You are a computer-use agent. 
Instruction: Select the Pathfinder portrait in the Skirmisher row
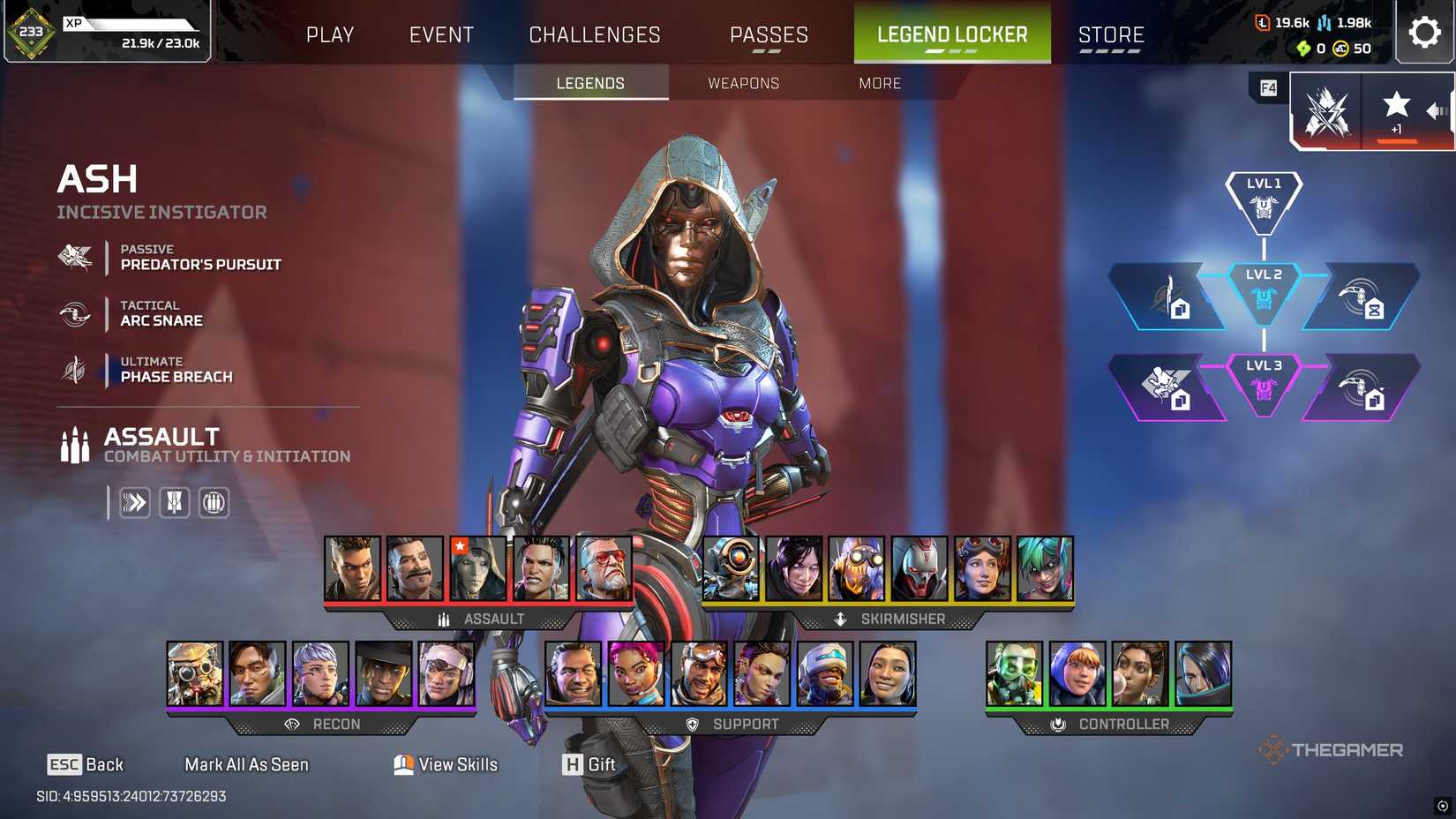[x=731, y=567]
